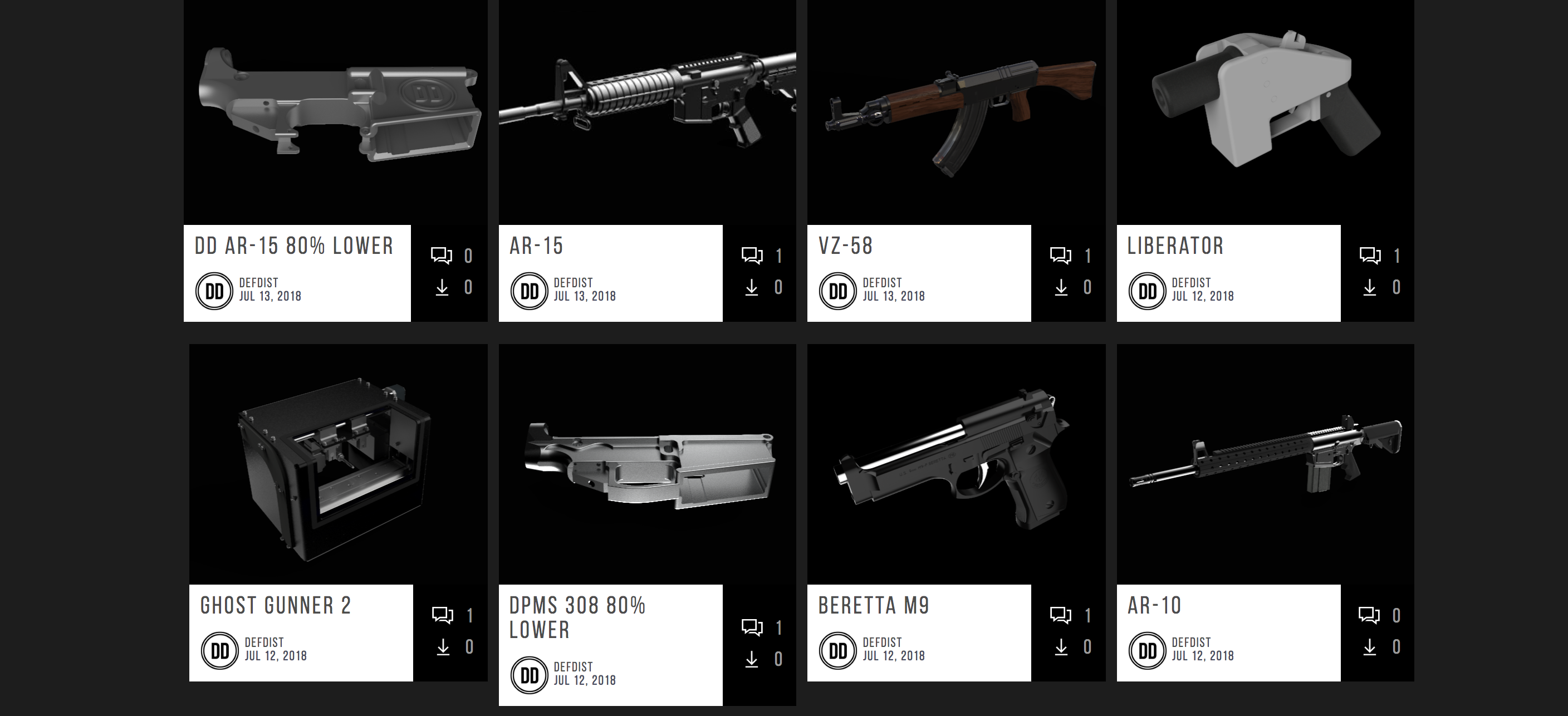The height and width of the screenshot is (716, 1568).
Task: Open the DPMS 308 80% Lower image
Action: (x=647, y=469)
